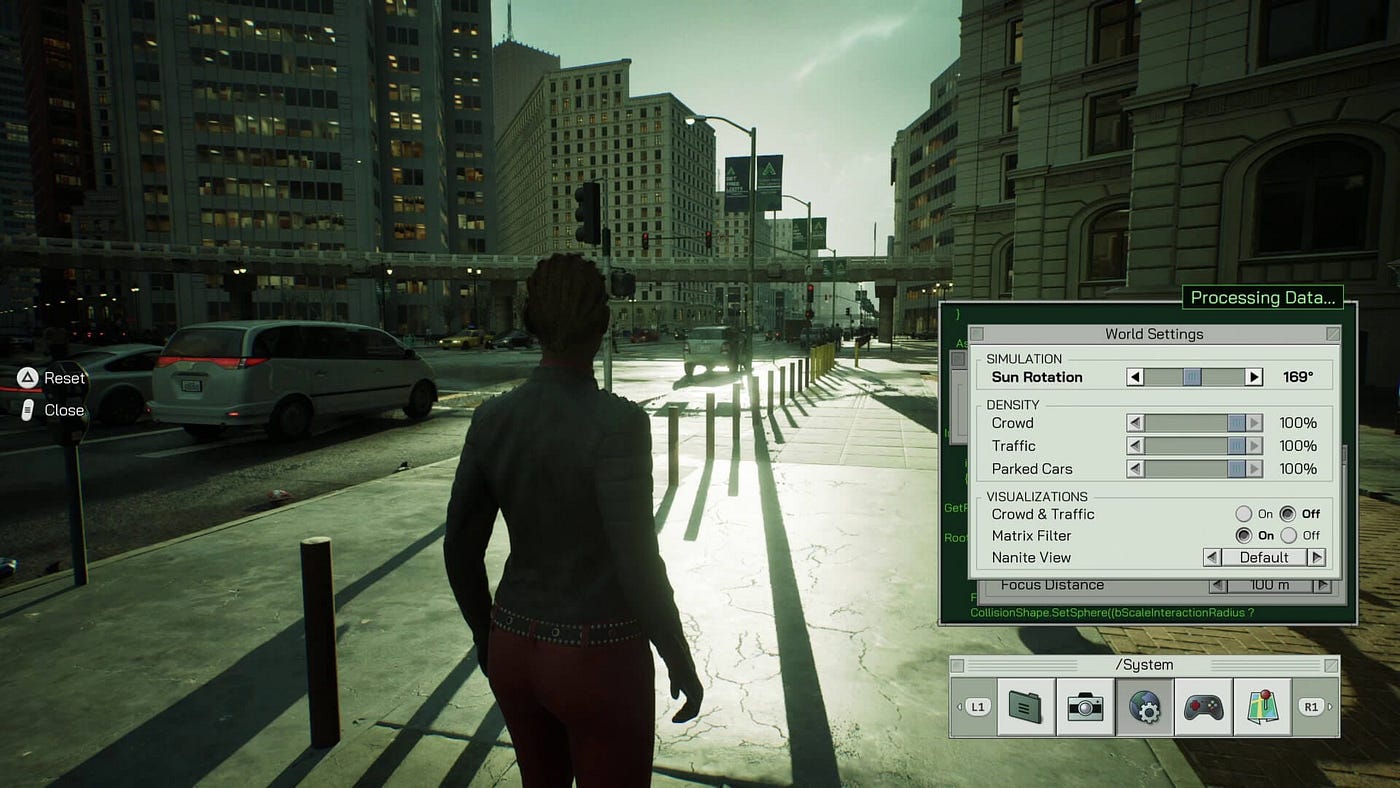Open the camera photo mode icon
This screenshot has width=1400, height=788.
point(1085,707)
